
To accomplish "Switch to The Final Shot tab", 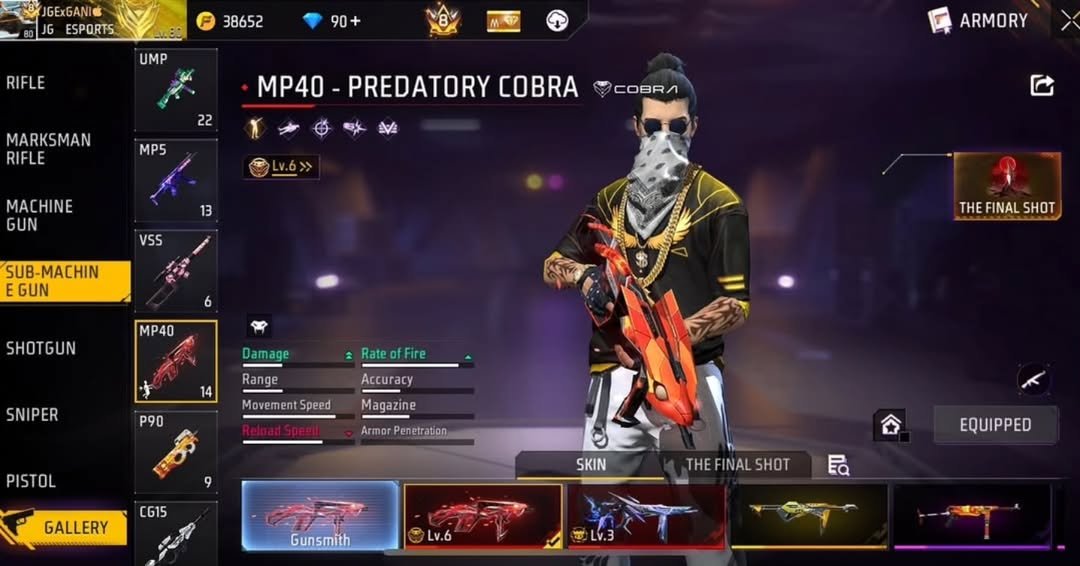I will [737, 465].
